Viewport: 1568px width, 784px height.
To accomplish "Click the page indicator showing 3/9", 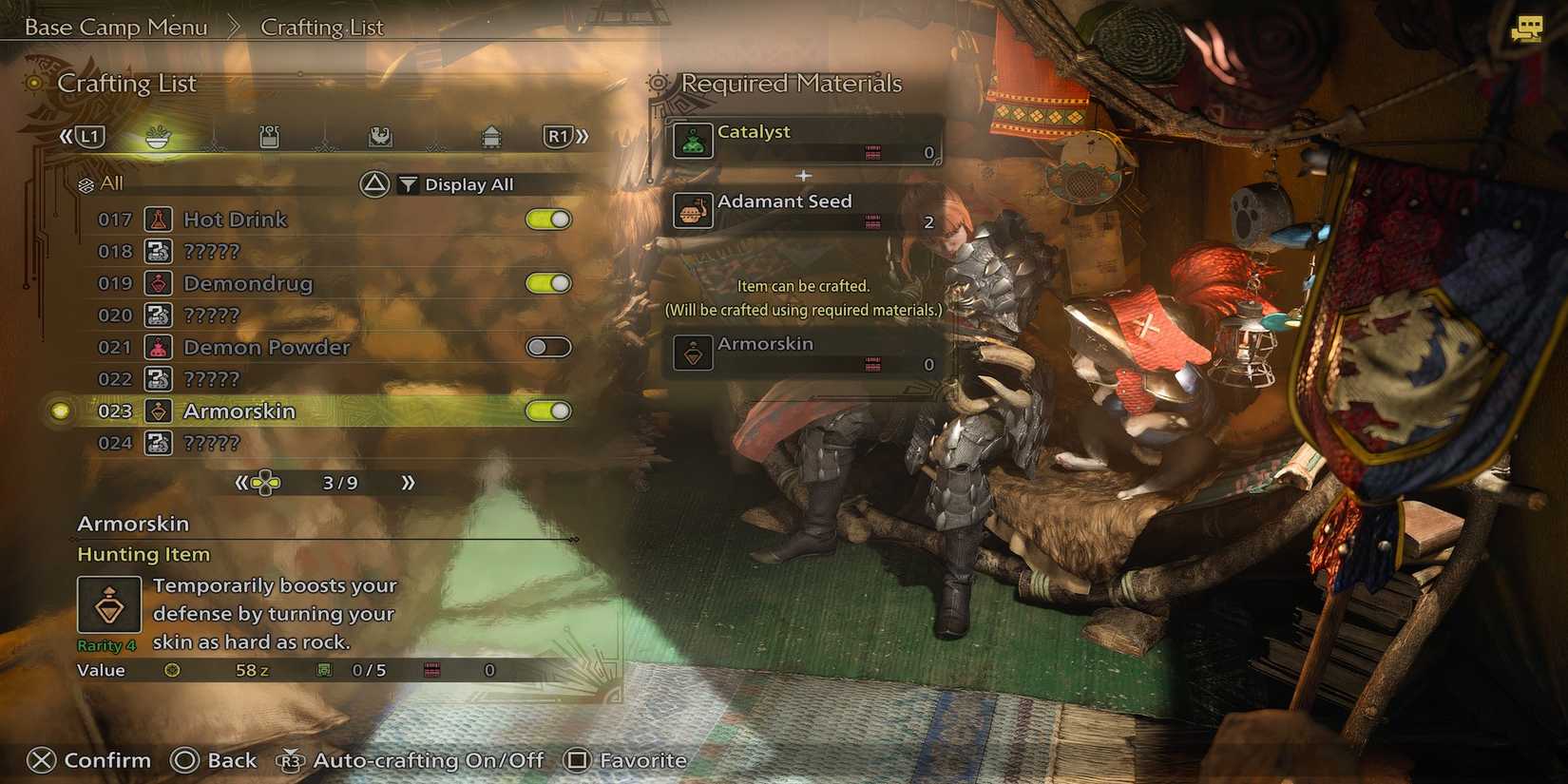I will tap(338, 482).
